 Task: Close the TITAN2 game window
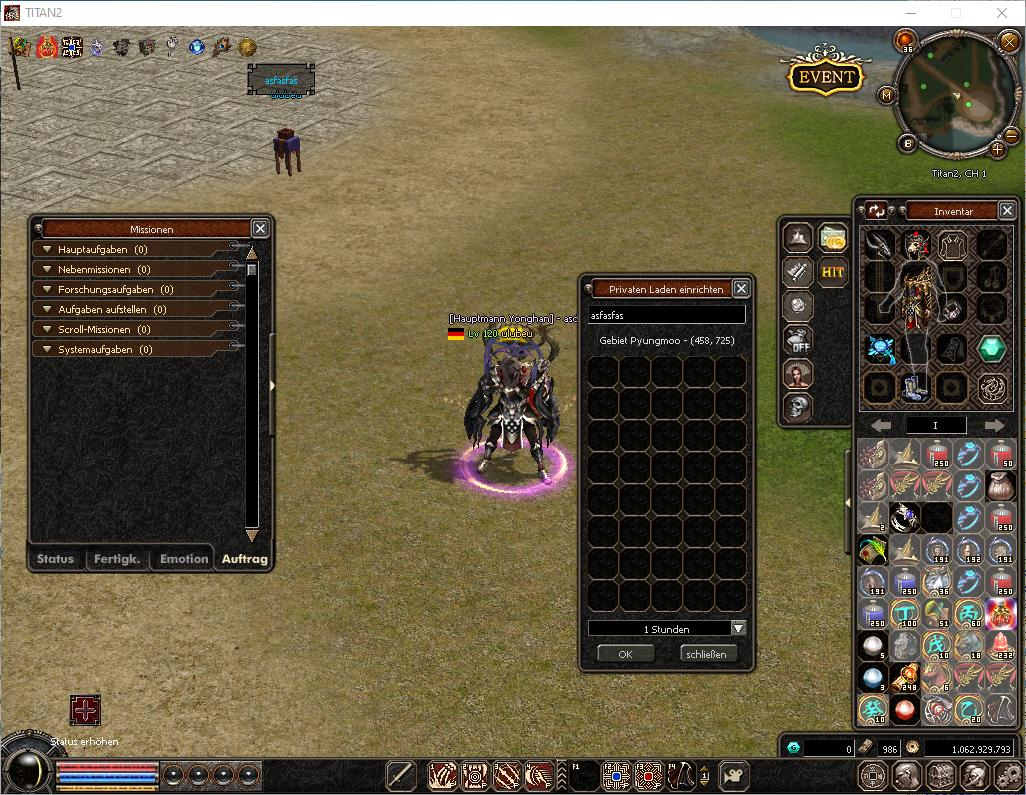[1002, 13]
